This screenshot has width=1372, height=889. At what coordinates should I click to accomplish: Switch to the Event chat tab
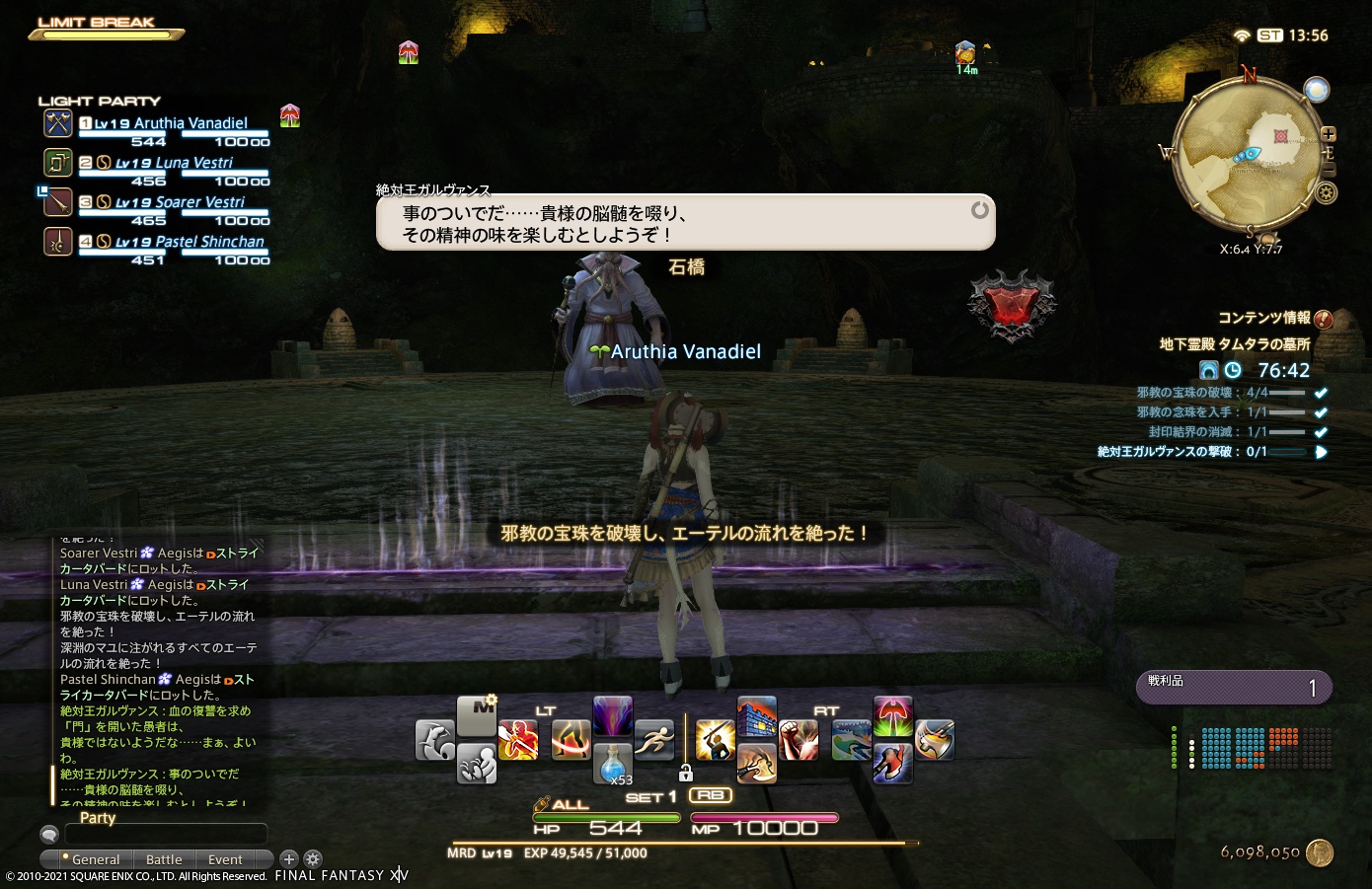coord(224,859)
